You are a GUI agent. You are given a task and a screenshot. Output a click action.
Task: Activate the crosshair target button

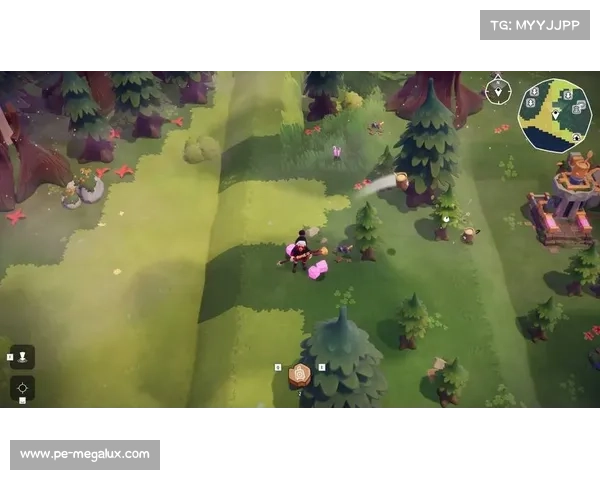pyautogui.click(x=22, y=387)
